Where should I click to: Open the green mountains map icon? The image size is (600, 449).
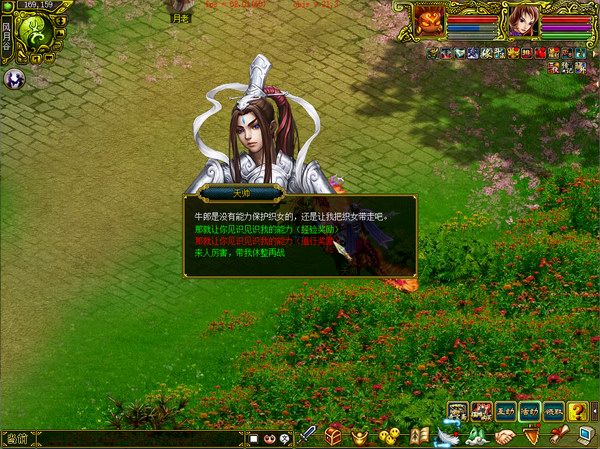tap(475, 436)
